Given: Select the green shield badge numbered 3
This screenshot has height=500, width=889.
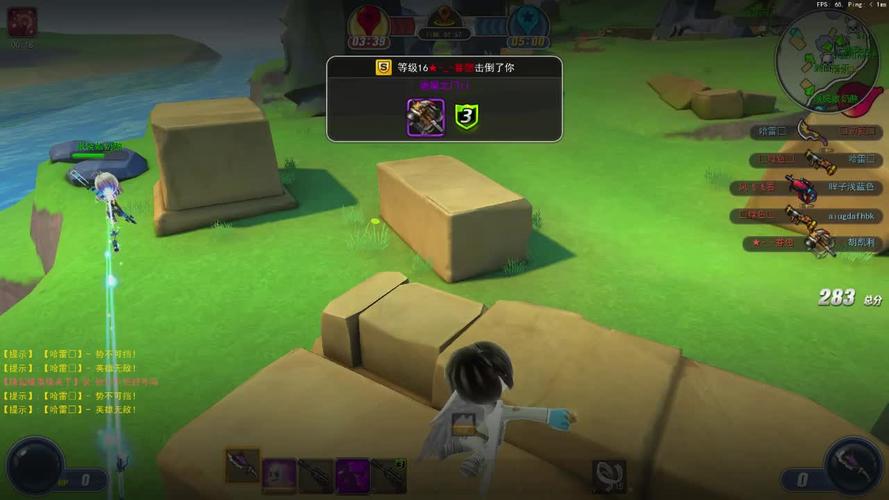Looking at the screenshot, I should [x=466, y=118].
